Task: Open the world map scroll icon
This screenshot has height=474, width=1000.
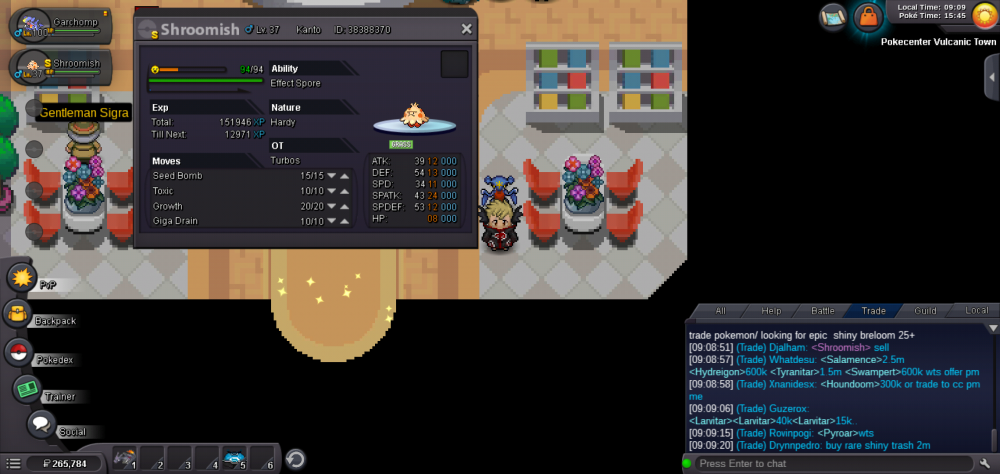Action: [x=832, y=16]
